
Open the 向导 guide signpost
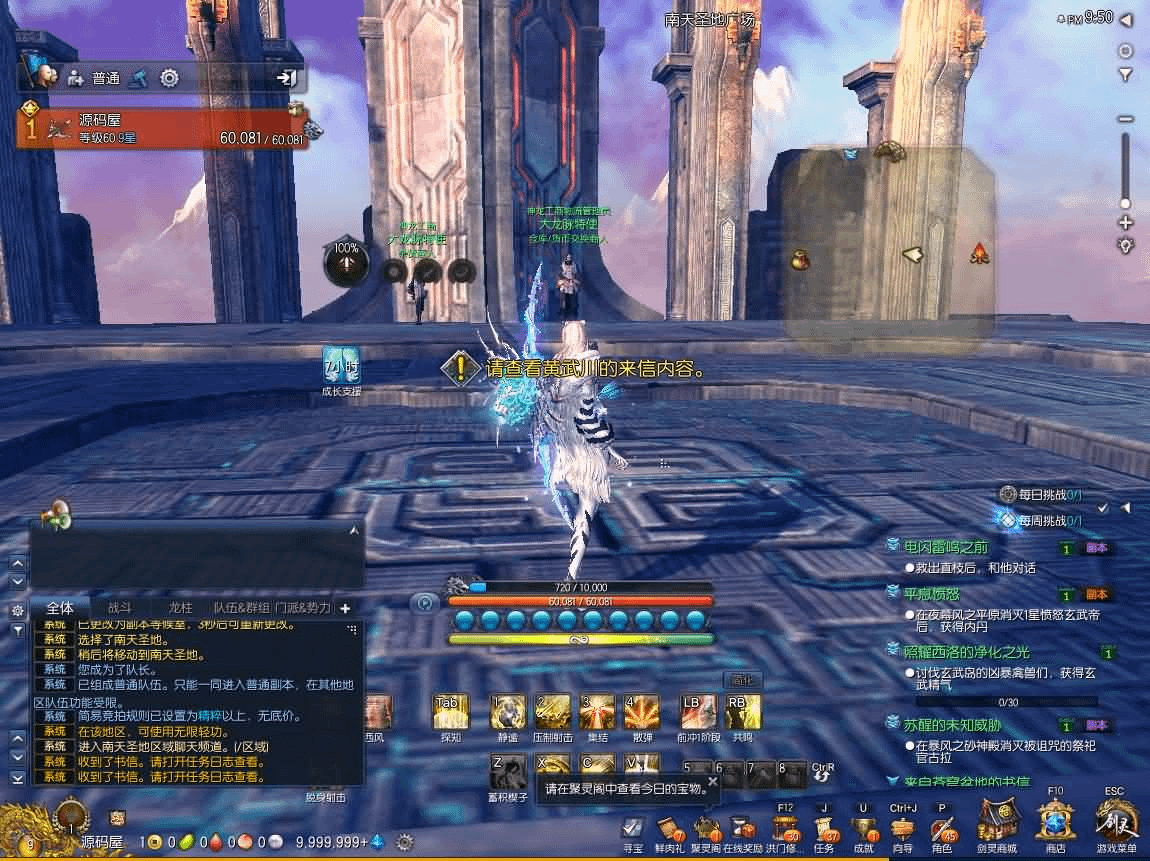pos(902,828)
